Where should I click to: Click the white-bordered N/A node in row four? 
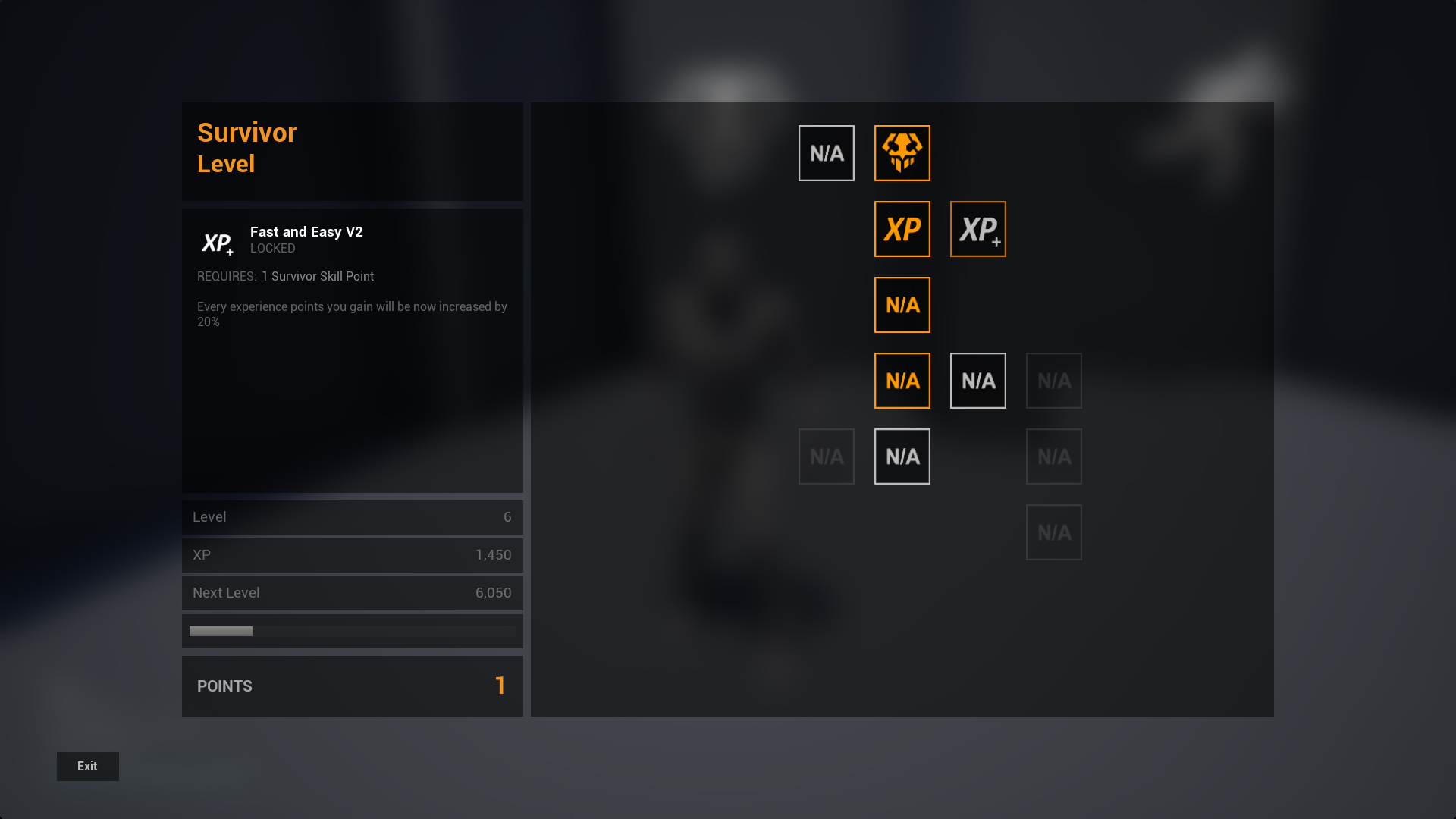click(x=977, y=380)
